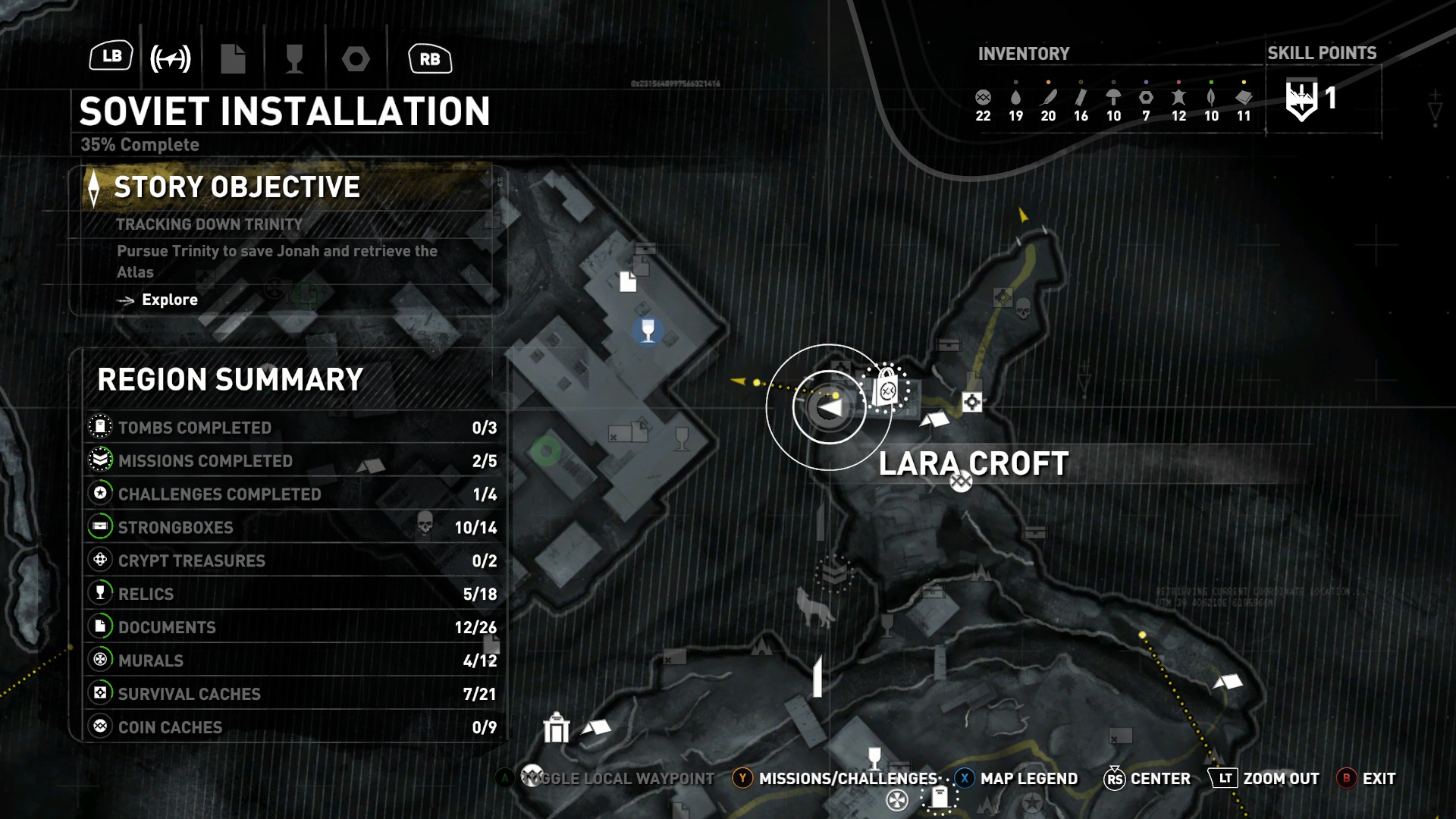The image size is (1456, 819).
Task: Select the Survival Caches row
Action: pyautogui.click(x=292, y=695)
